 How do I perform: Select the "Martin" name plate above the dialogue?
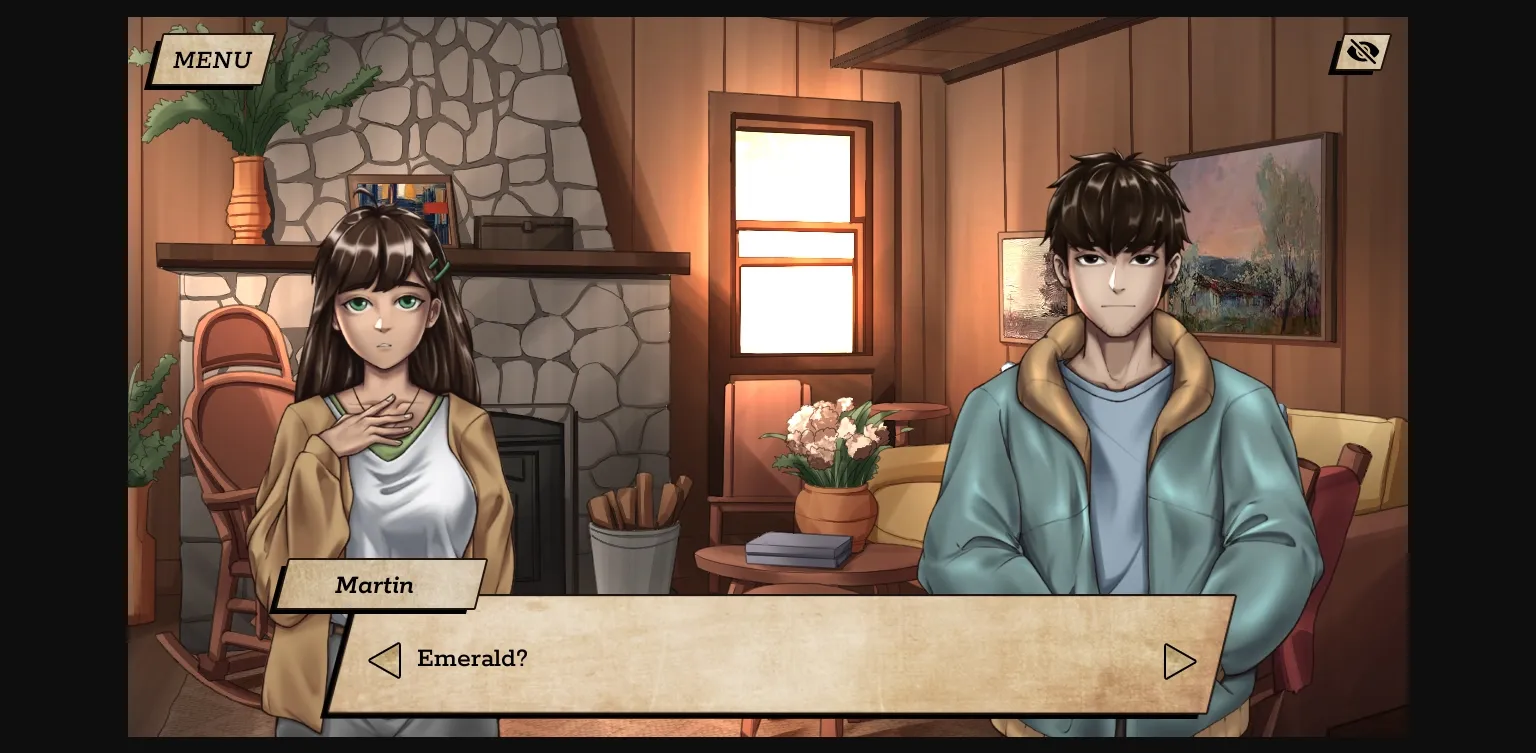point(377,586)
